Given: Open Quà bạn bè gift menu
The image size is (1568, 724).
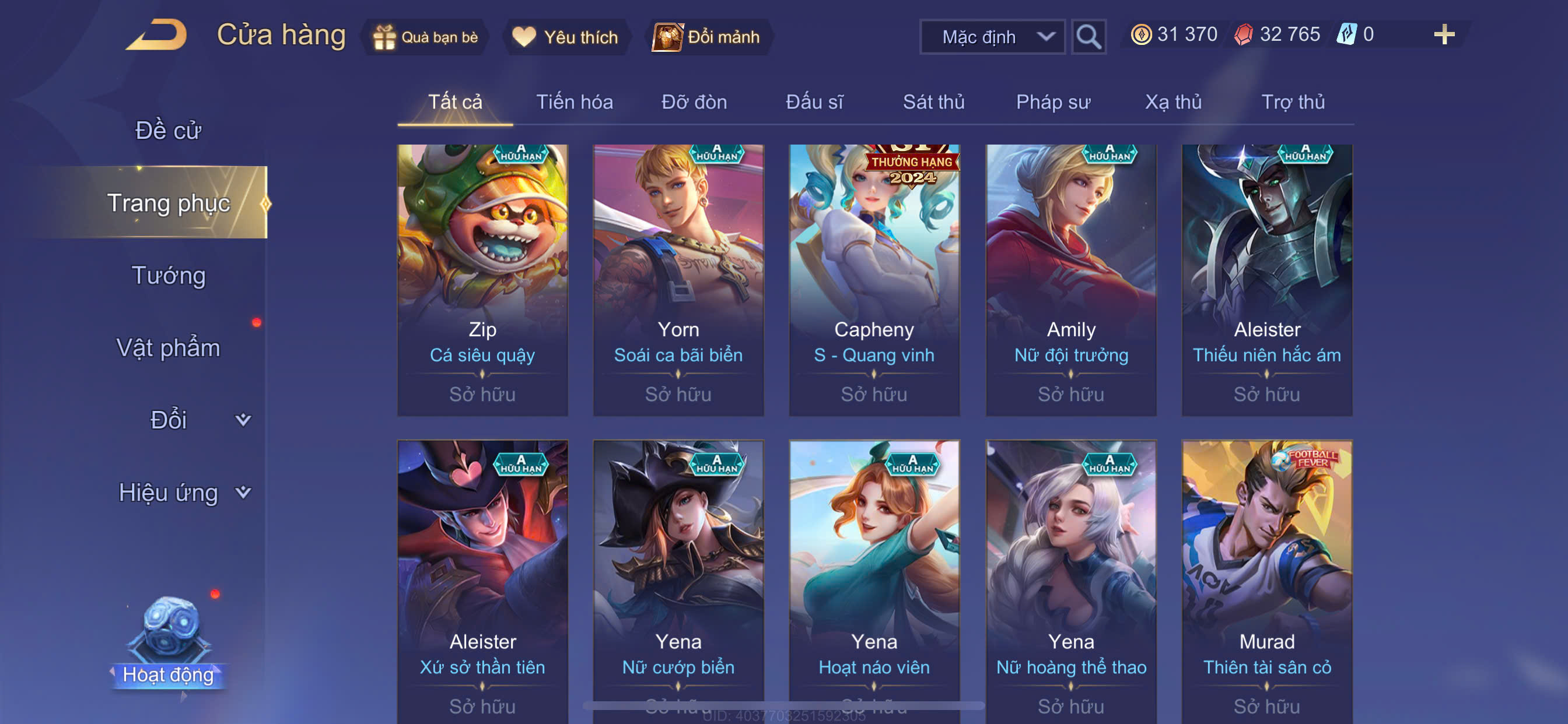Looking at the screenshot, I should pyautogui.click(x=426, y=37).
